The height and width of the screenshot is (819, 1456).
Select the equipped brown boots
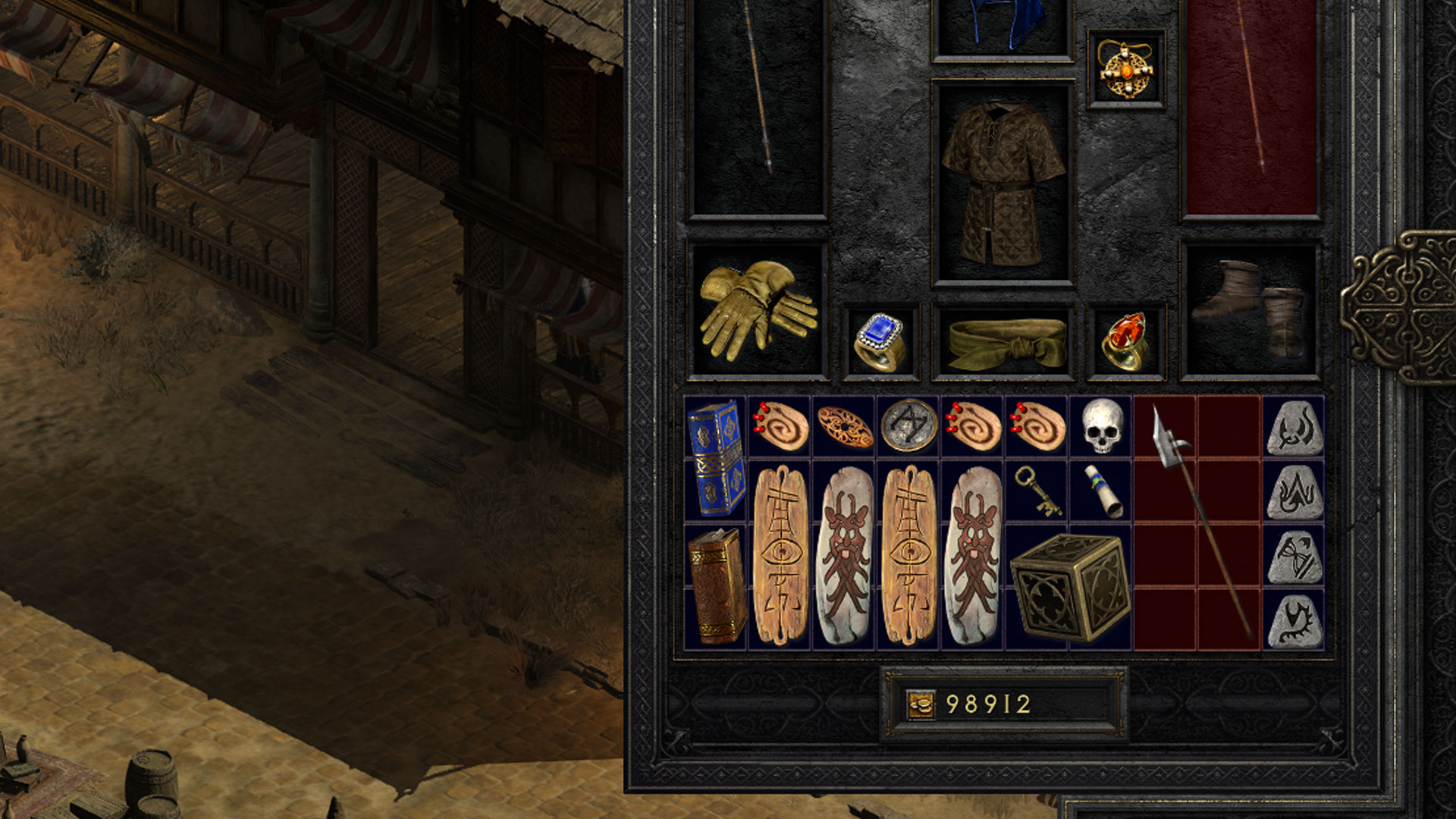pos(1250,310)
